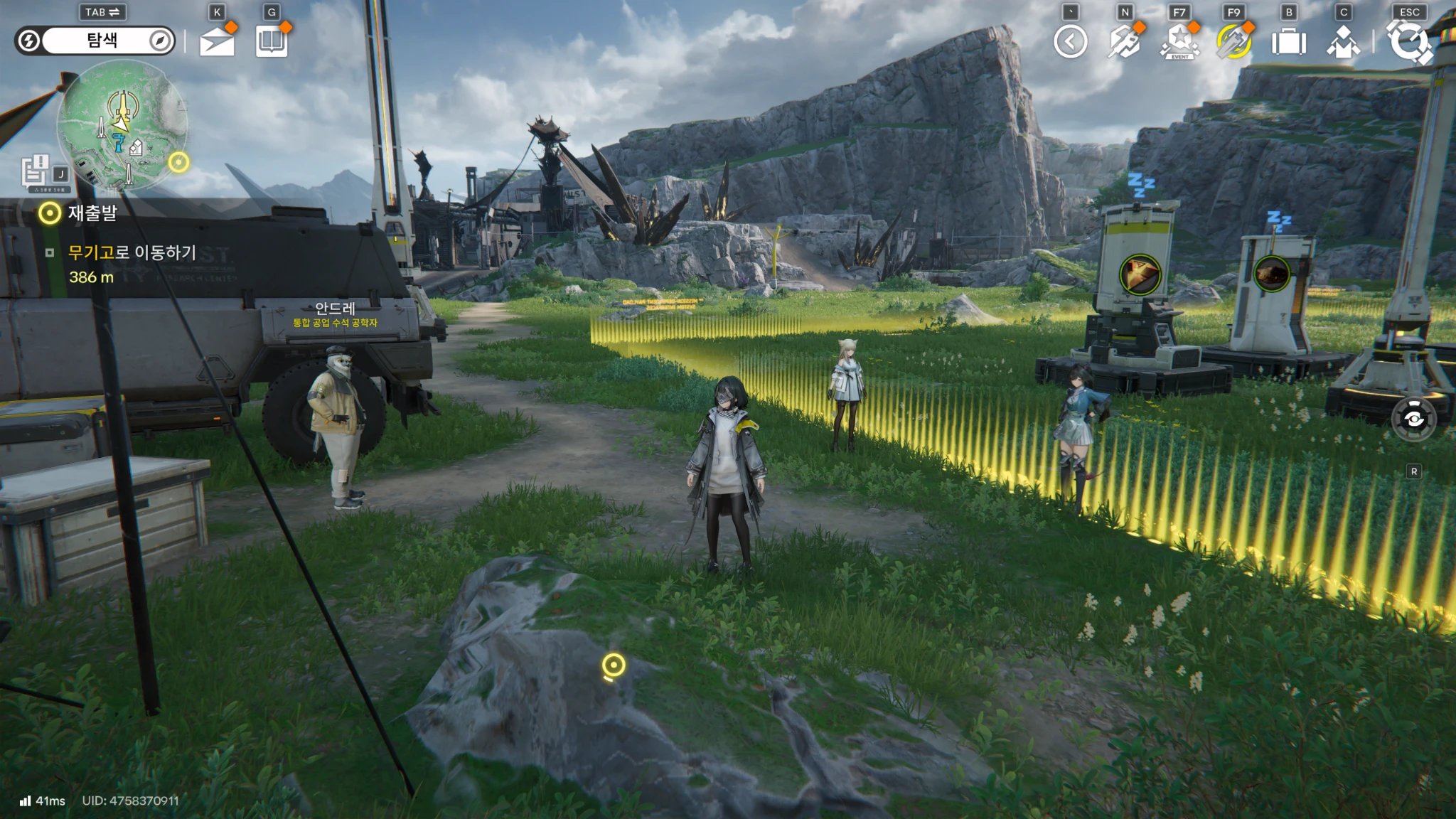Click the round eye icon at the right edge
The height and width of the screenshot is (819, 1456).
1413,419
